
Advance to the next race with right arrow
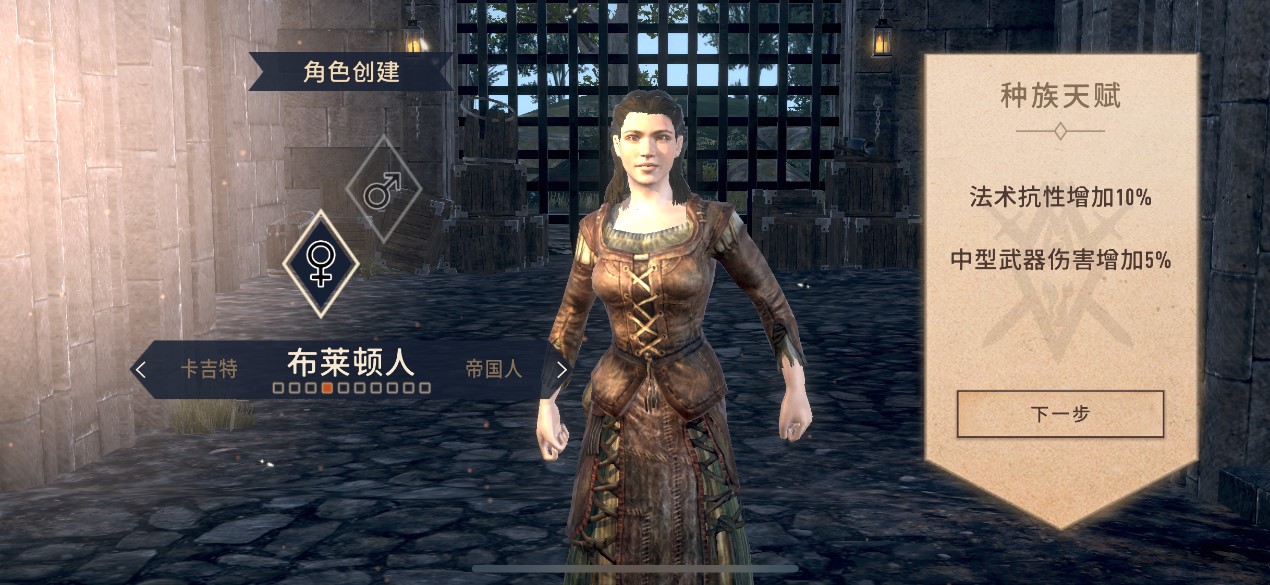click(x=561, y=369)
